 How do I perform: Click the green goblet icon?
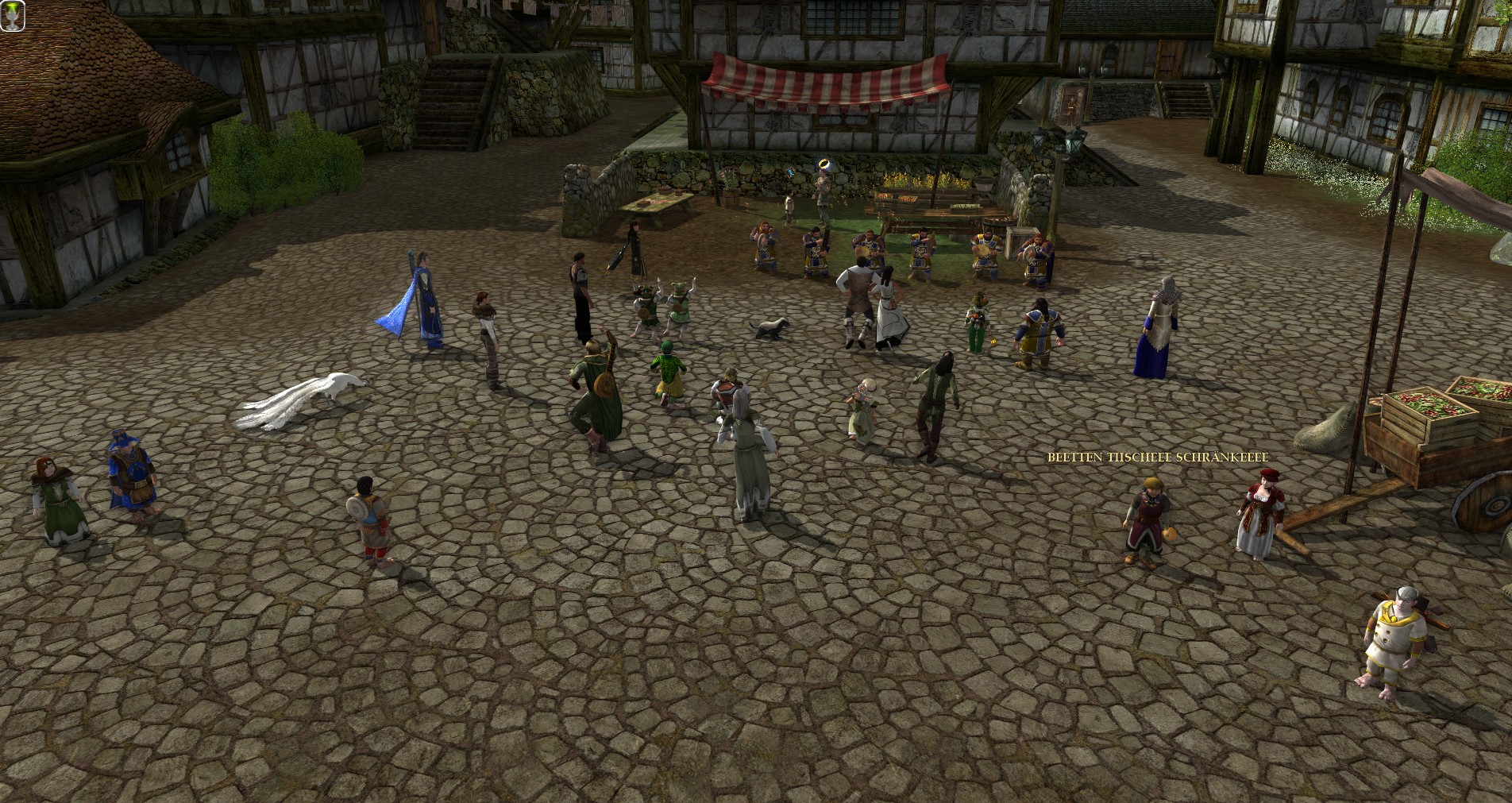tap(13, 17)
